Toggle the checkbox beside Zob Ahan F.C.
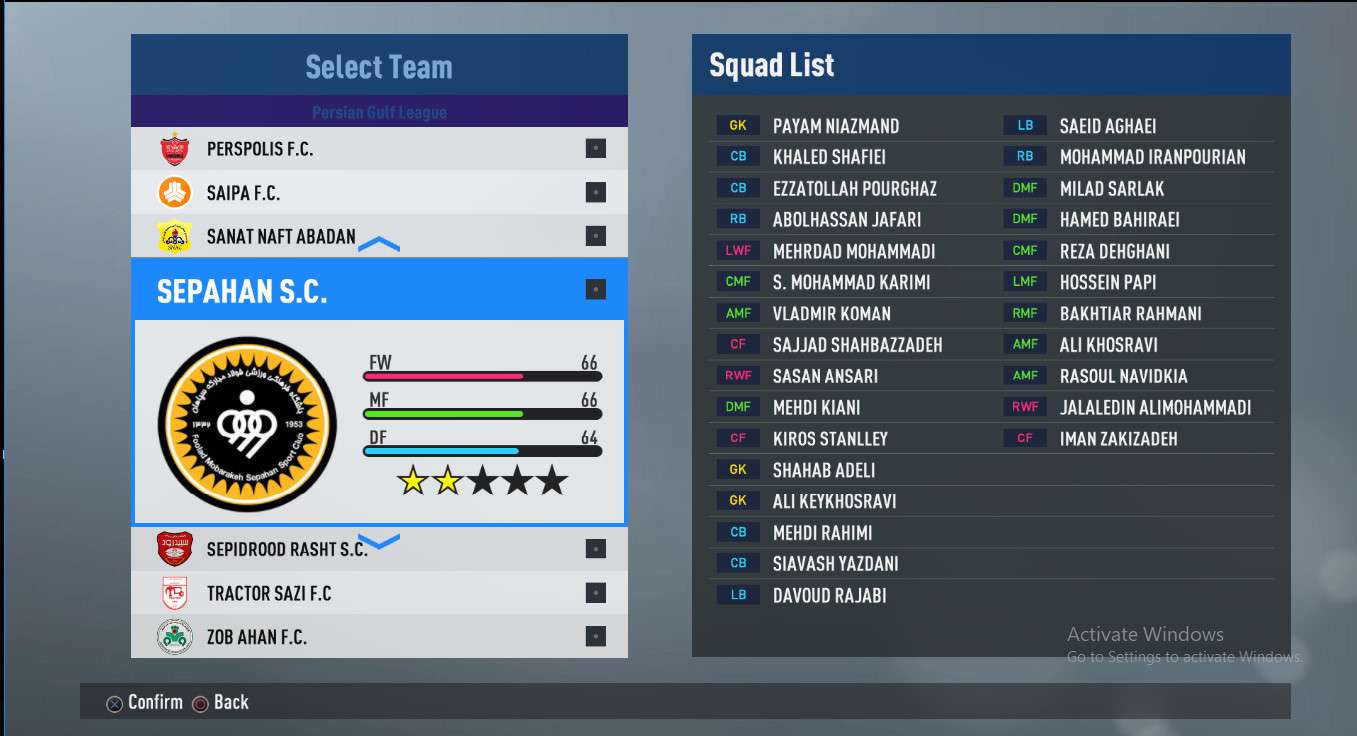 tap(595, 636)
